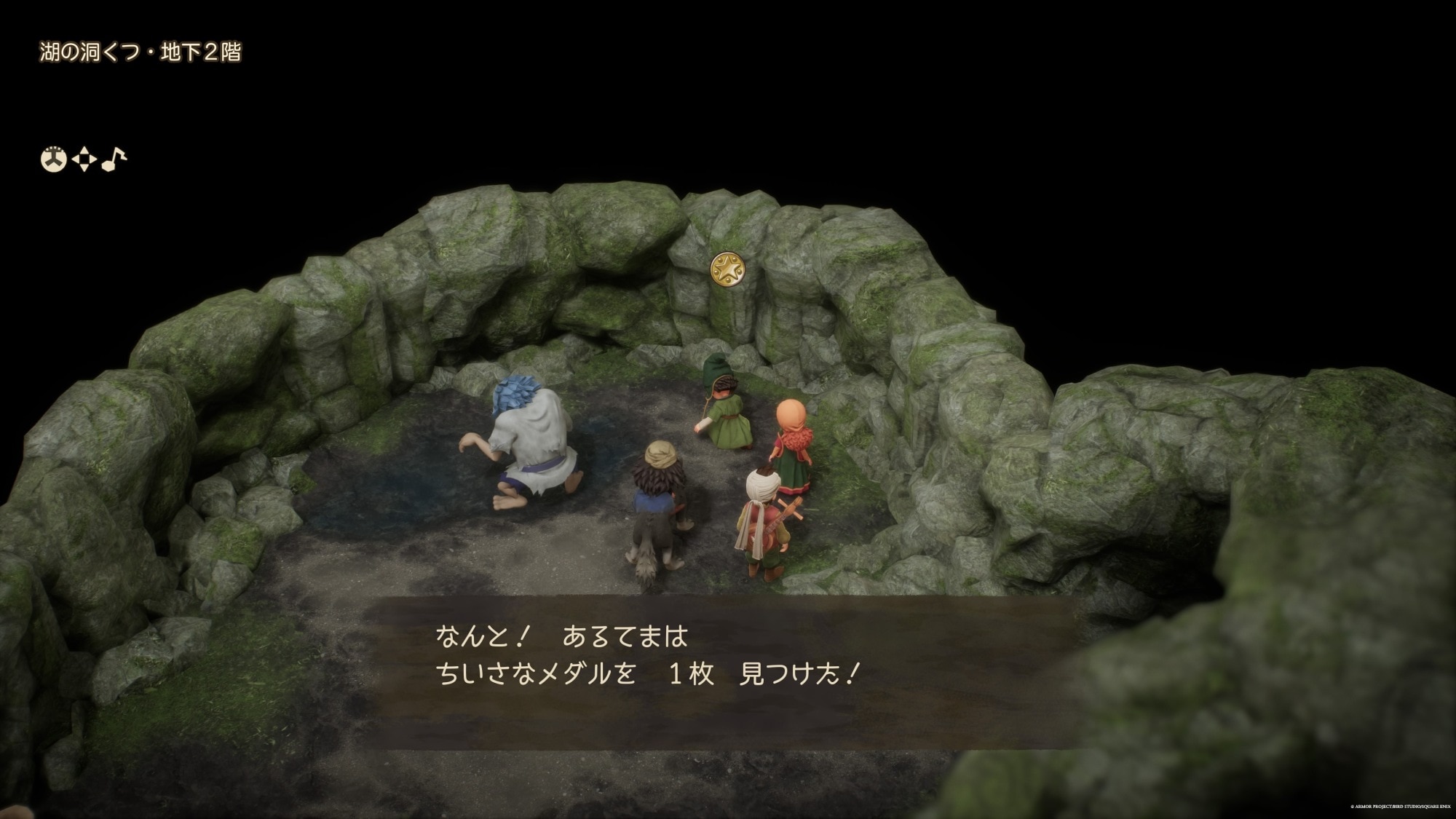Click the round three-pronged emblem icon
Viewport: 1456px width, 819px height.
(53, 159)
